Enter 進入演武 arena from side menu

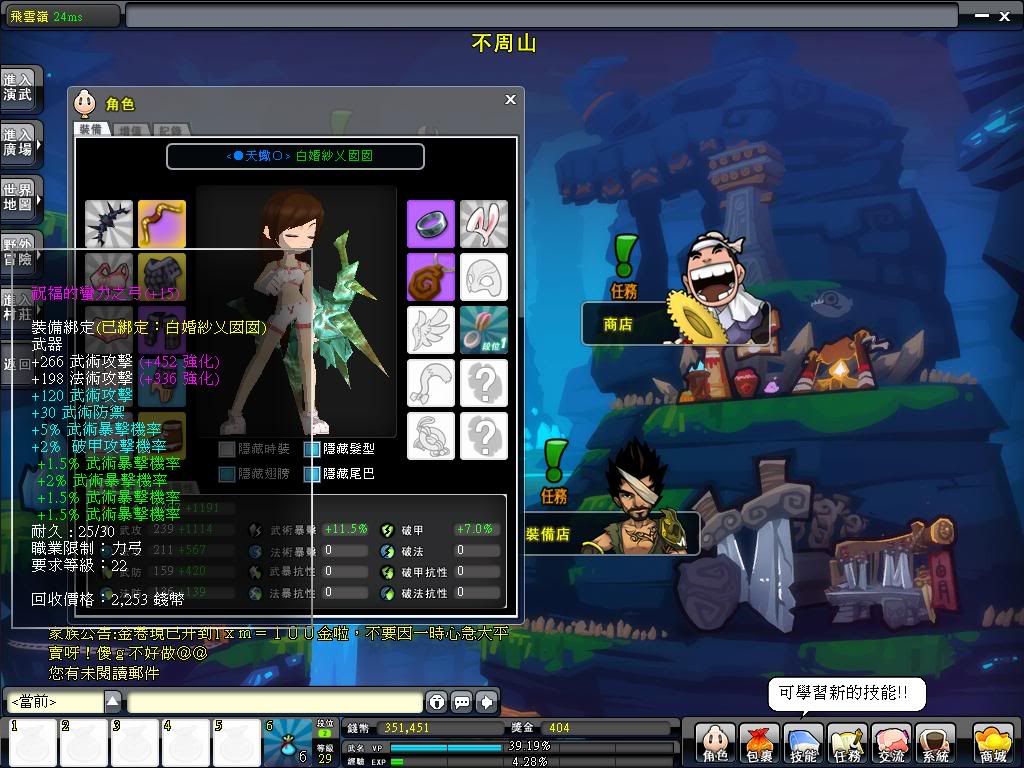19,87
